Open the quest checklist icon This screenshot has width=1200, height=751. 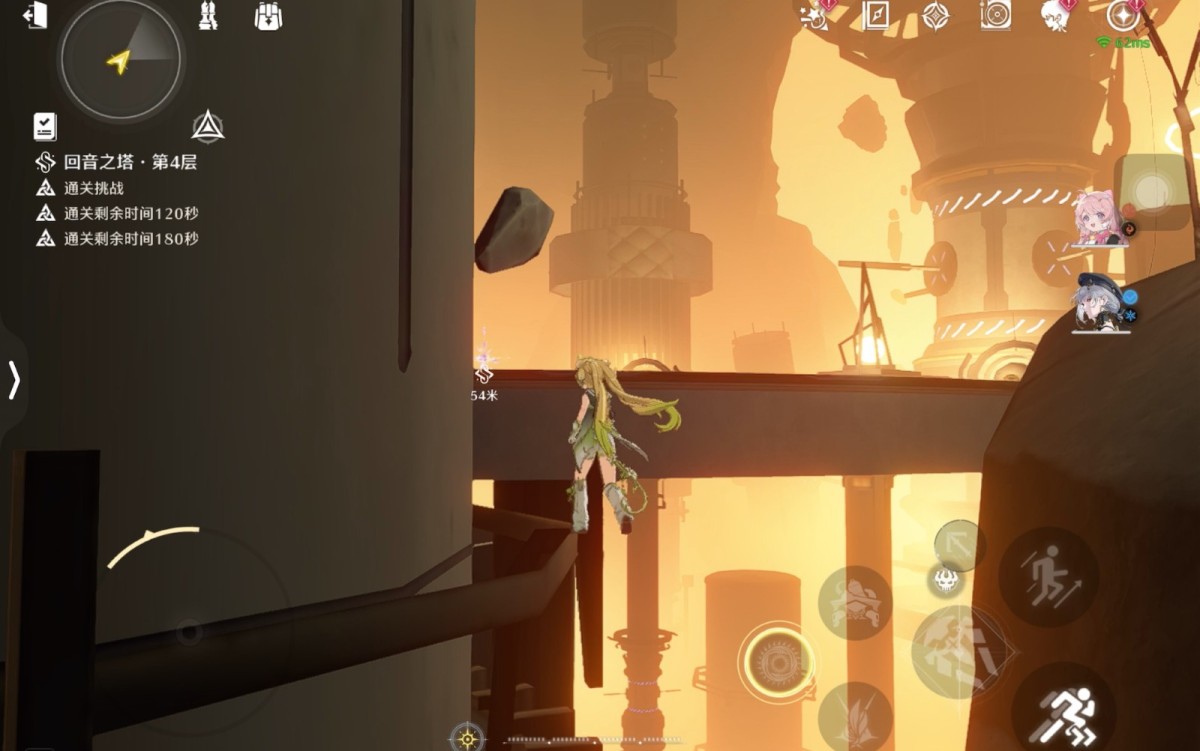[x=45, y=126]
